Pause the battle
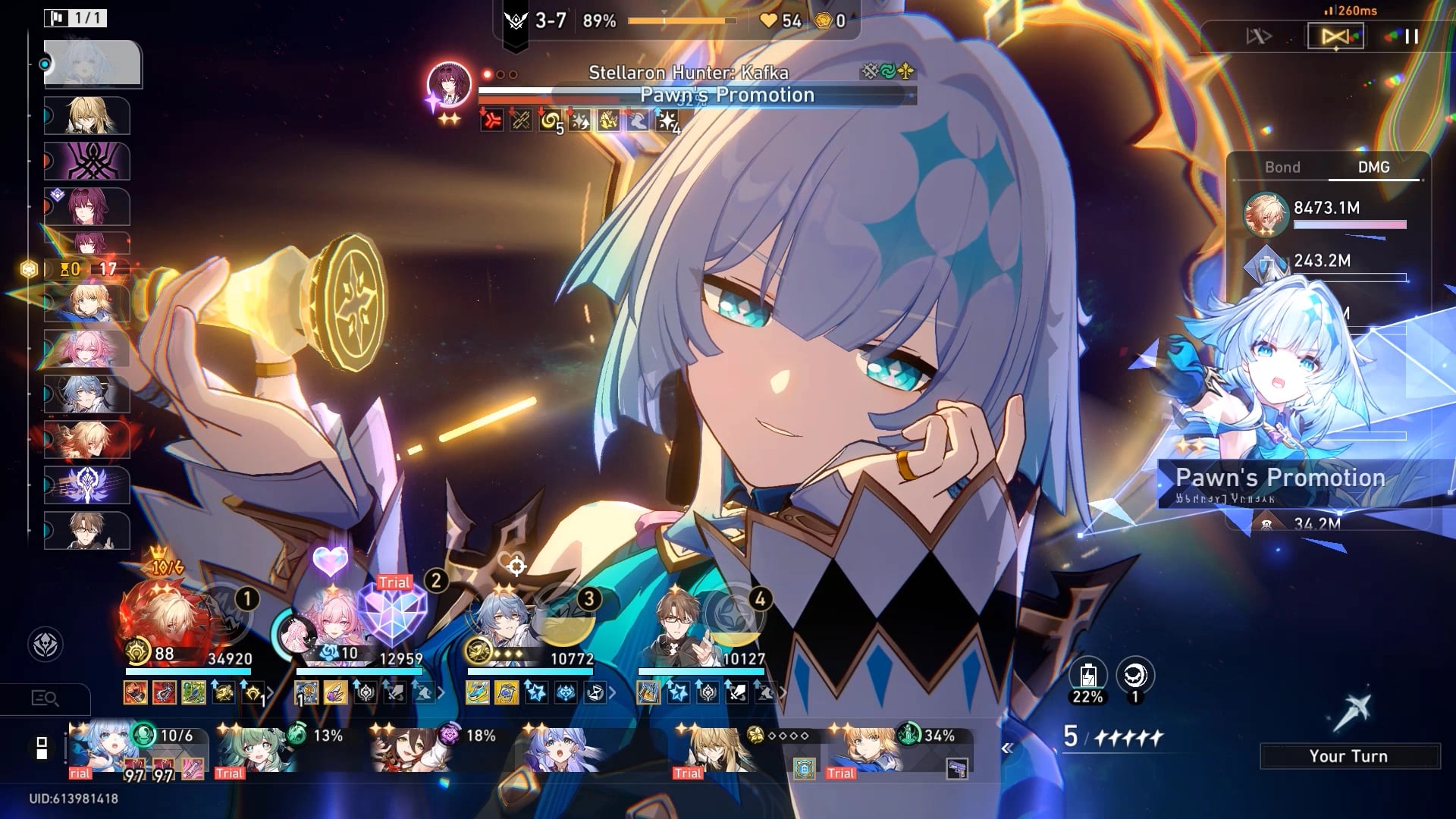This screenshot has width=1456, height=819. (1410, 36)
